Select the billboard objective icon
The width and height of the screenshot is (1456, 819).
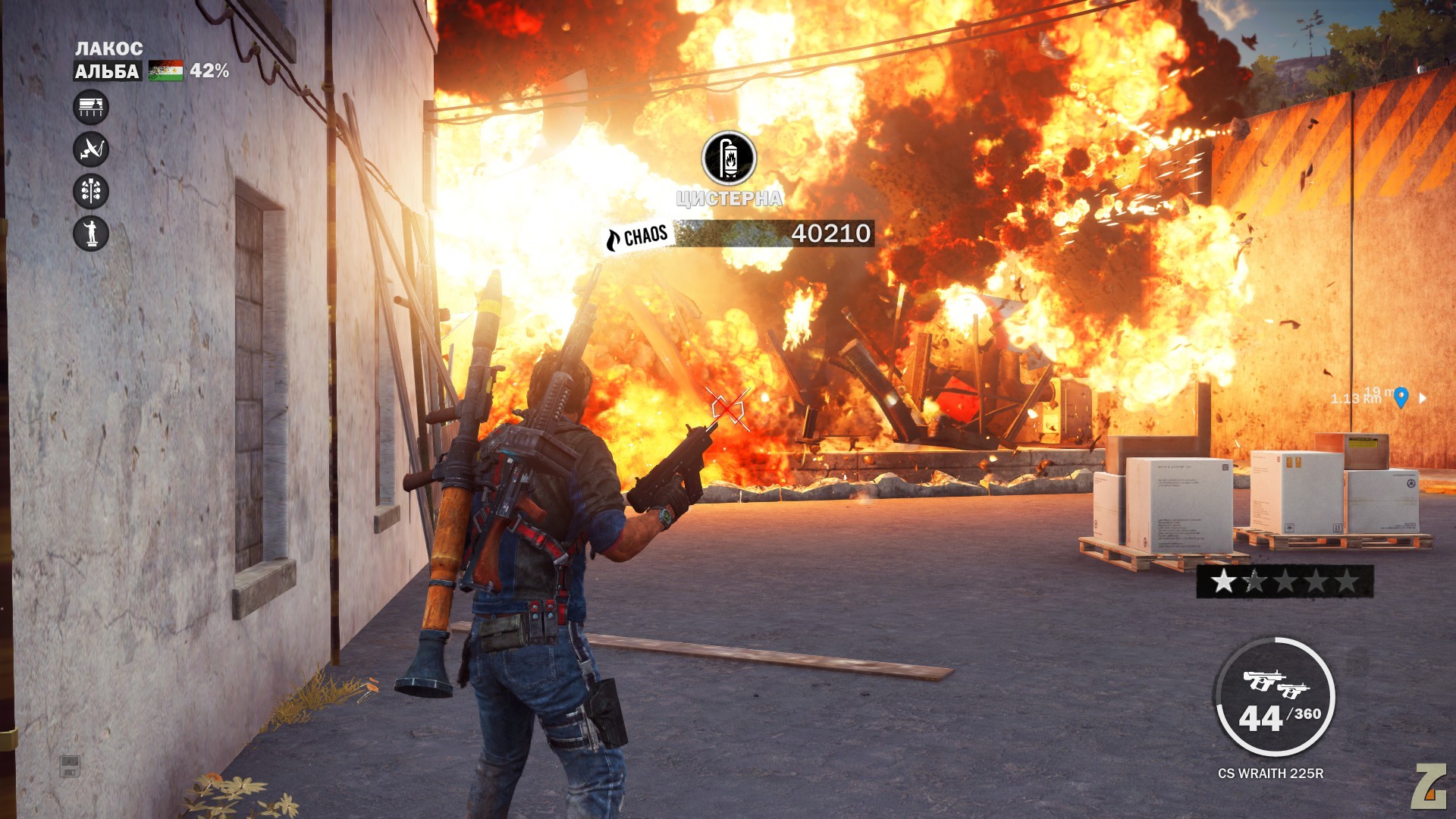91,107
